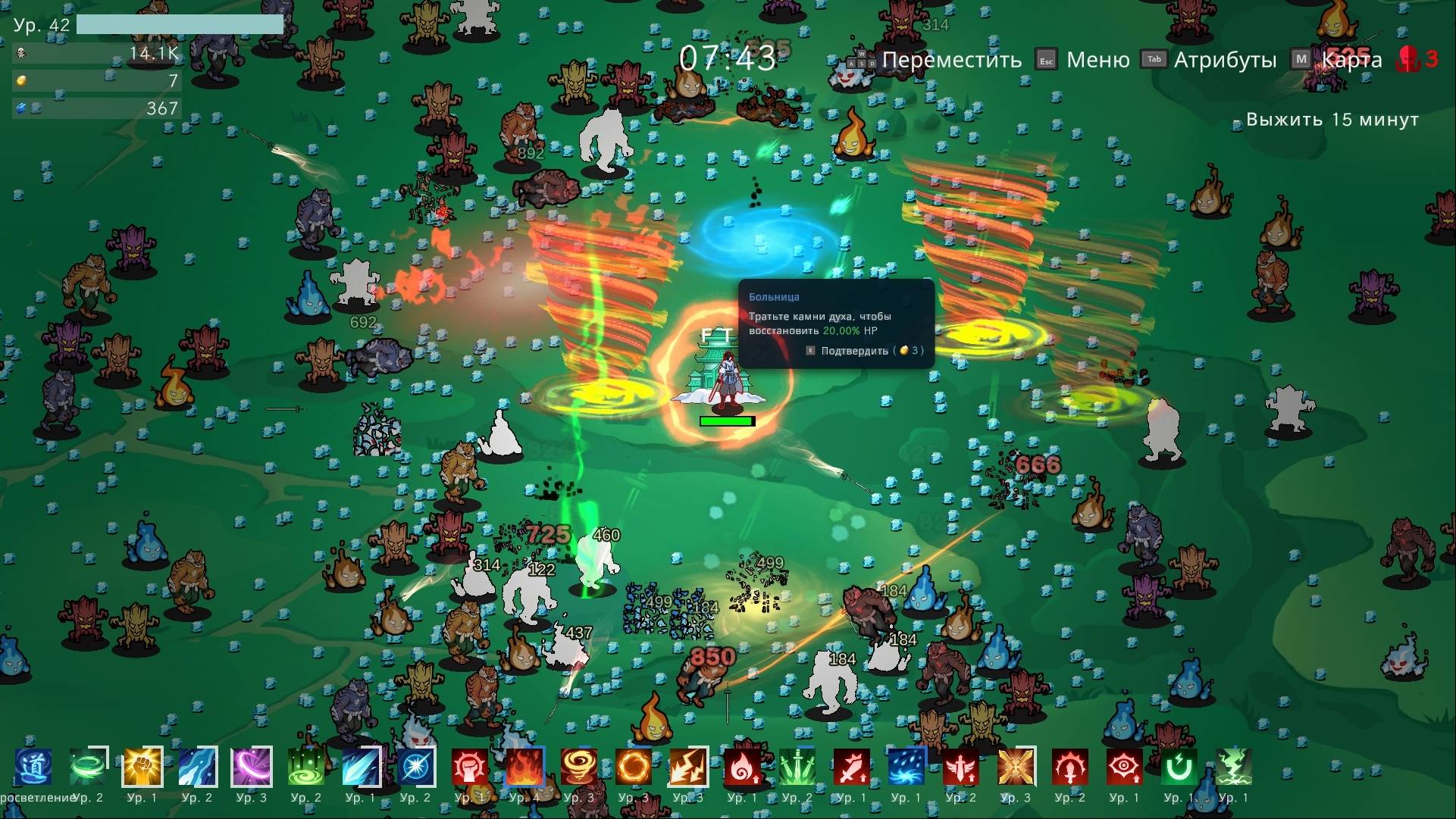1456x819 pixels.
Task: Open the Меню option
Action: tap(1097, 60)
